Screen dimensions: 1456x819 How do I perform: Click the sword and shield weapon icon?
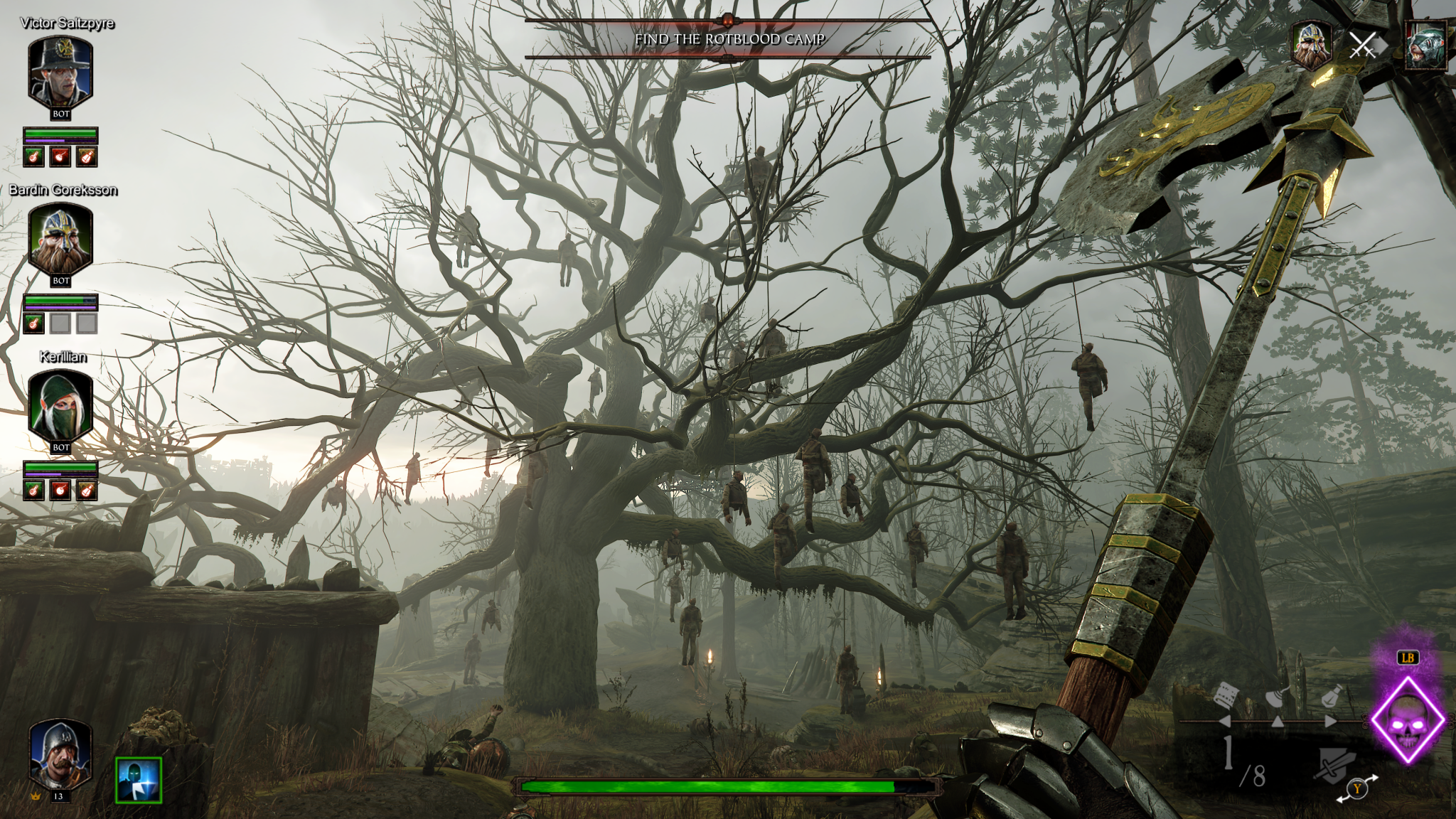[x=1334, y=766]
